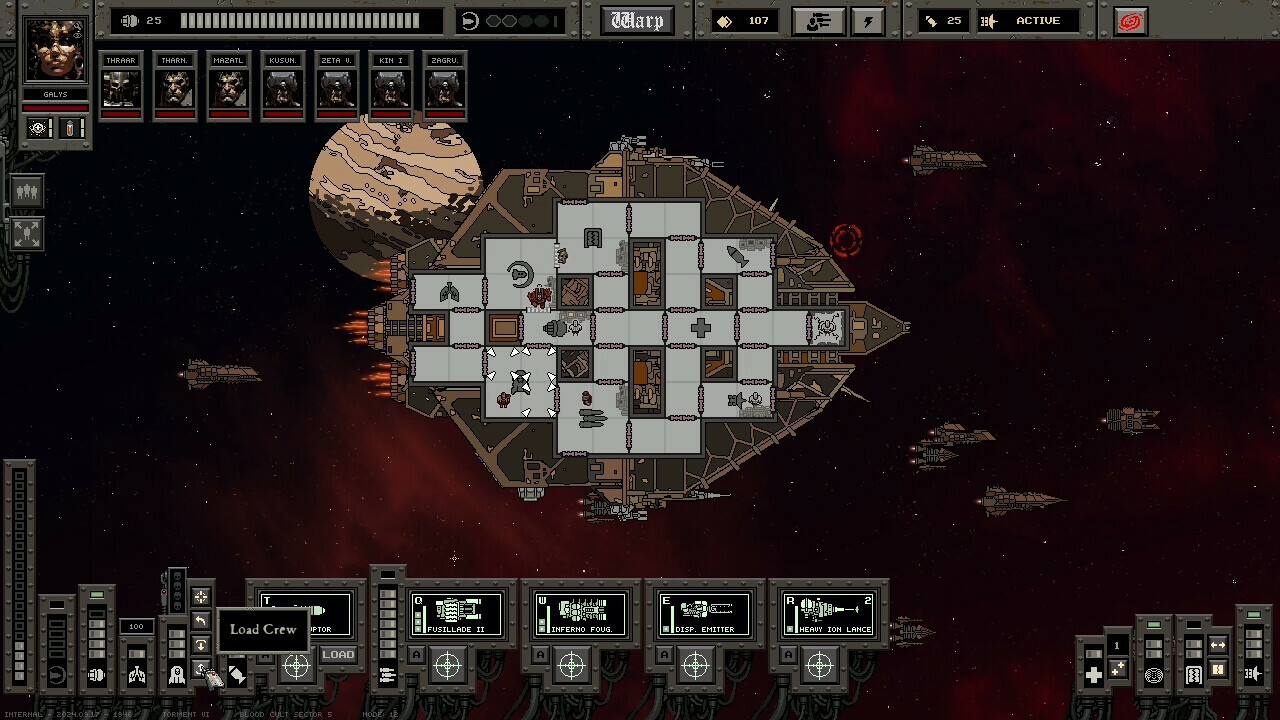Toggle autofire A button for Heavy Ion Lance

tap(788, 656)
